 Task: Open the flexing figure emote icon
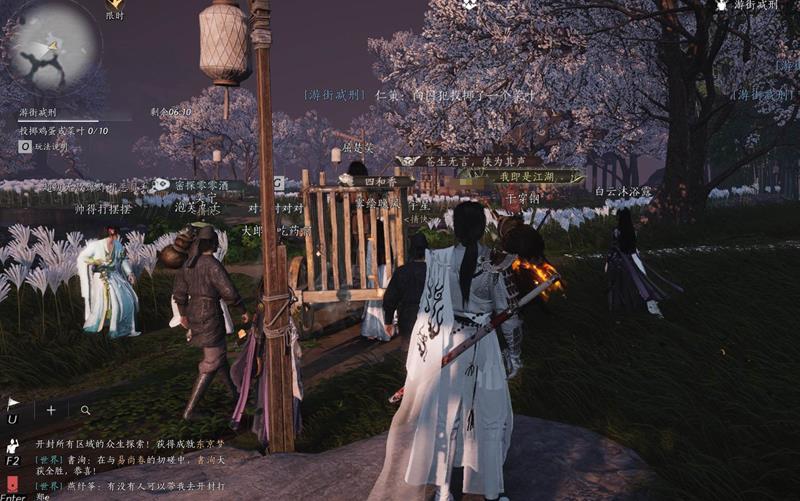tap(13, 446)
